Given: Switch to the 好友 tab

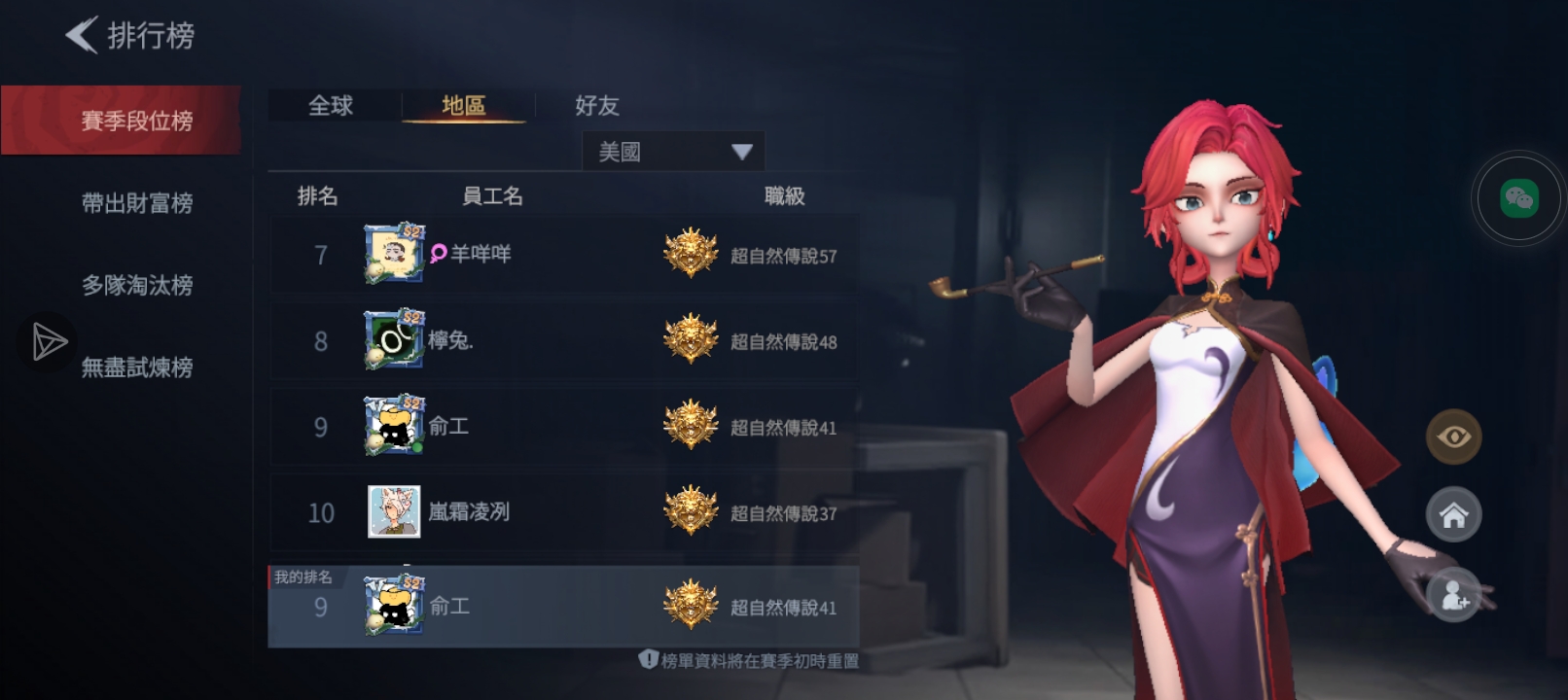Looking at the screenshot, I should pos(595,106).
